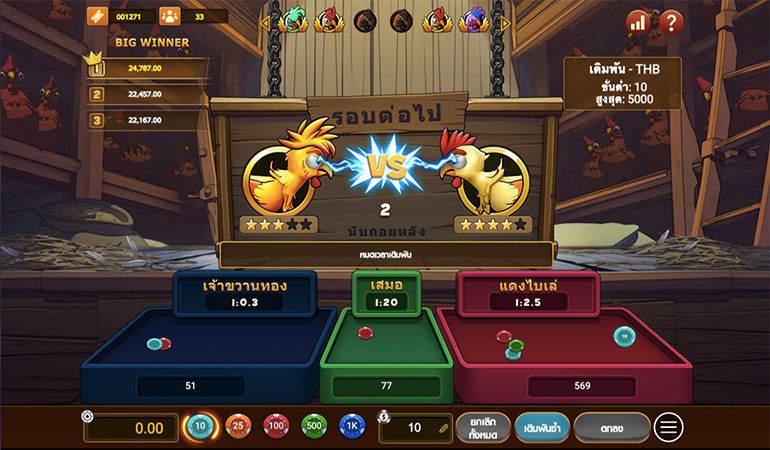Open the question mark help
Image resolution: width=770 pixels, height=450 pixels.
tap(671, 20)
